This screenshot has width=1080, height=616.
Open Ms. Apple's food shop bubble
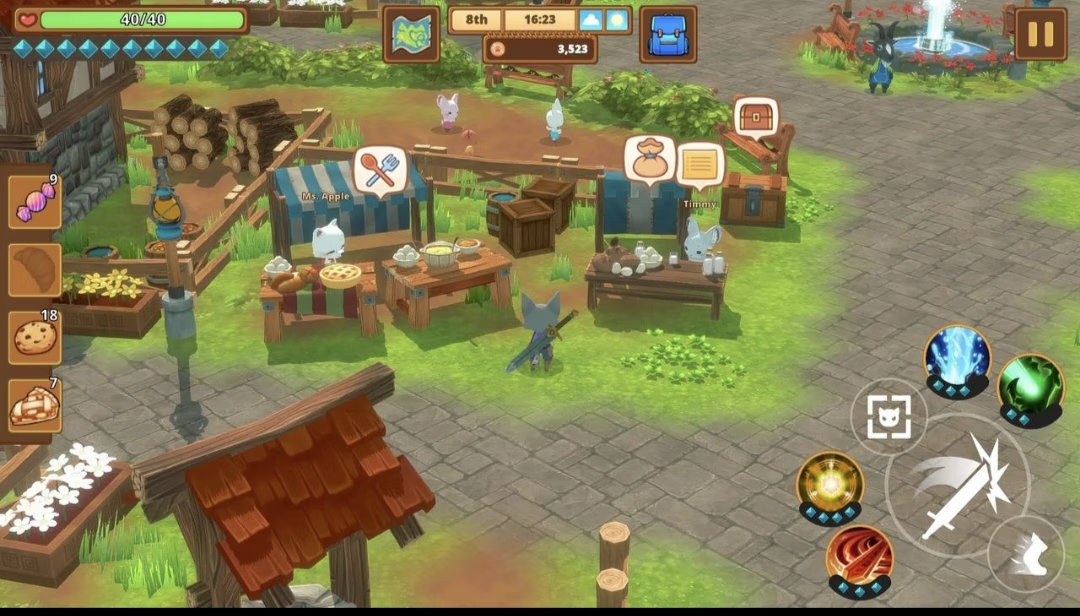pyautogui.click(x=380, y=169)
